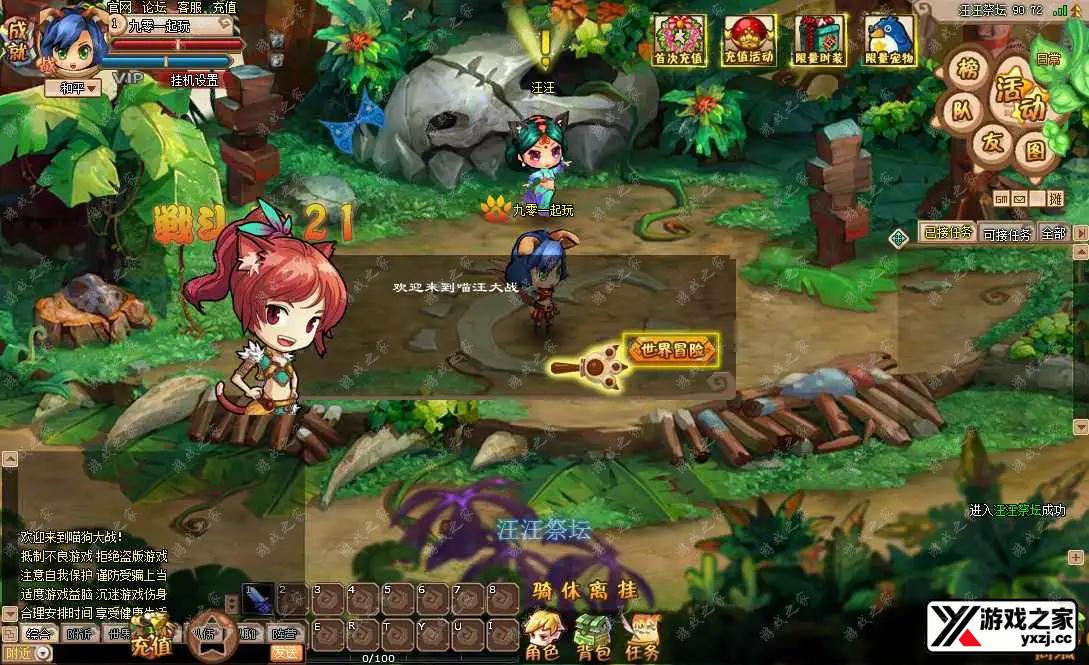Open 挂机设置 auto-play settings
The image size is (1089, 665).
[194, 80]
